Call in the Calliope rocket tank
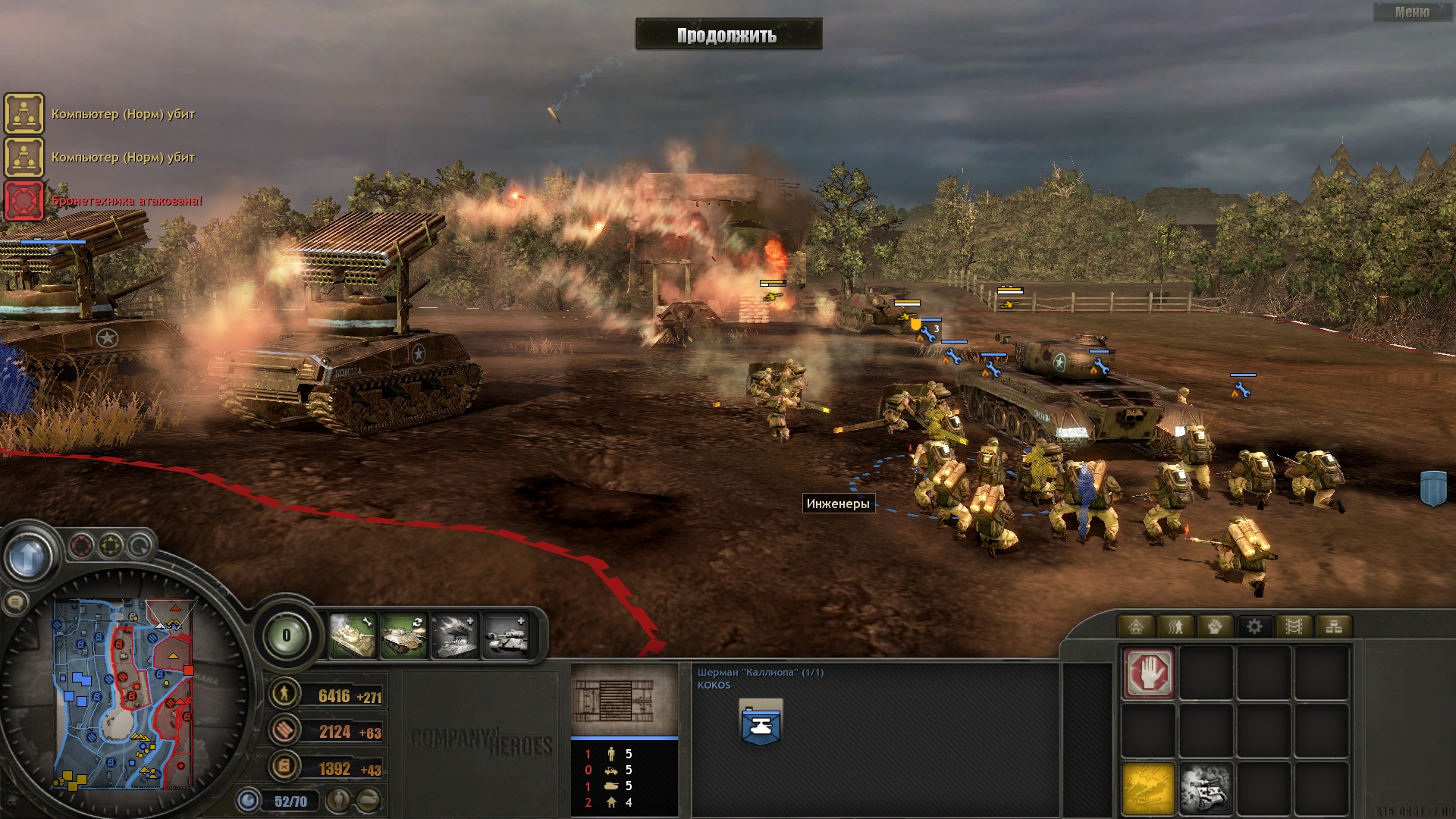The image size is (1456, 819). (x=454, y=635)
